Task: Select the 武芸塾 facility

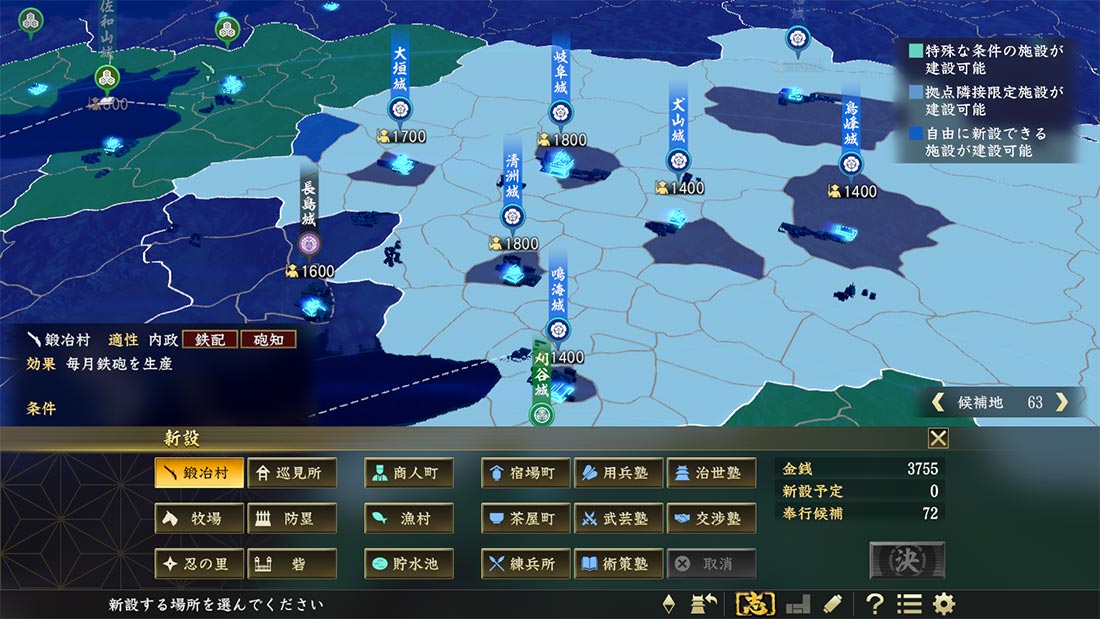Action: 618,518
